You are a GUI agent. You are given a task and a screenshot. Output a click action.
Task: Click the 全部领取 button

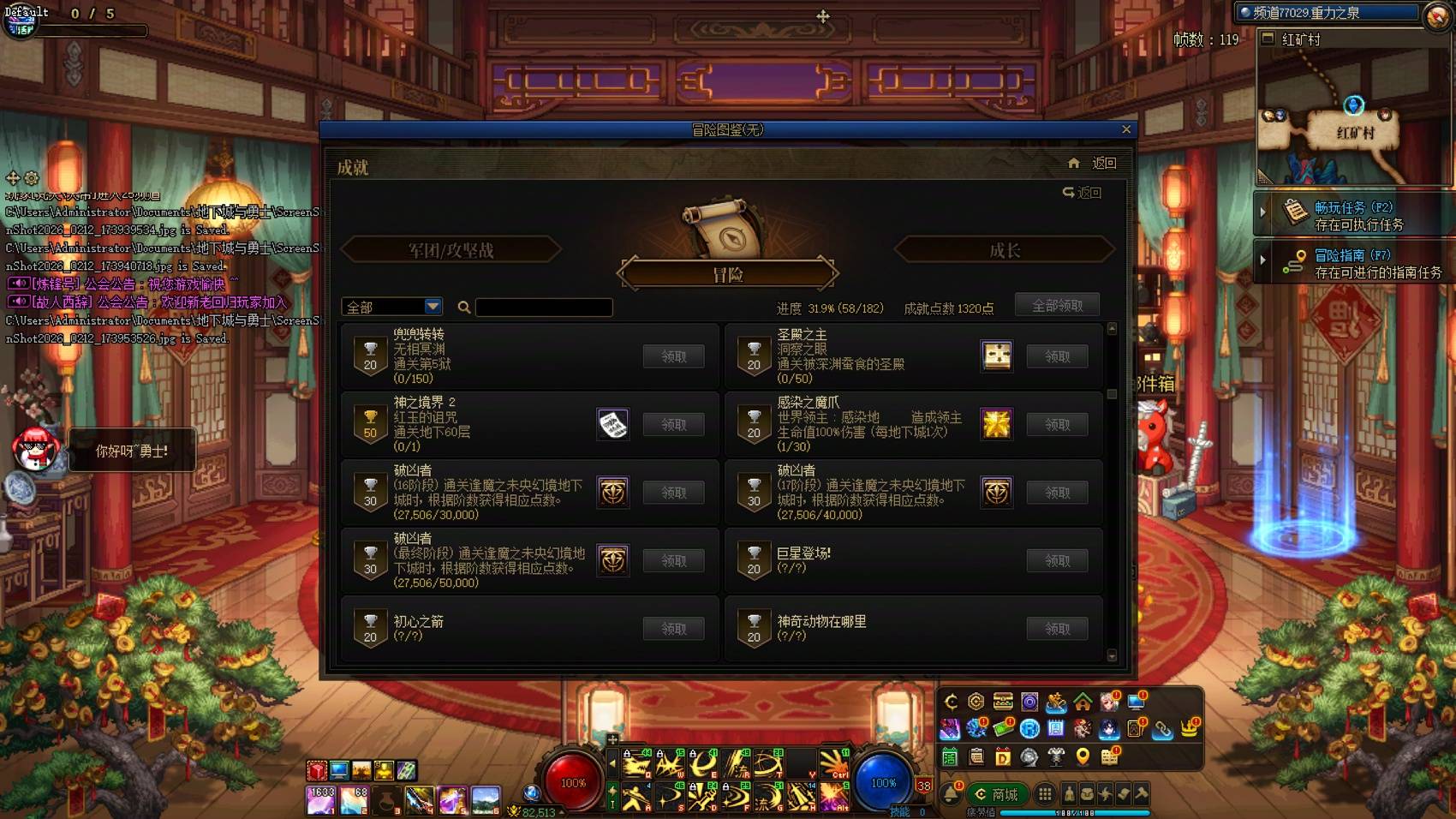[1057, 304]
